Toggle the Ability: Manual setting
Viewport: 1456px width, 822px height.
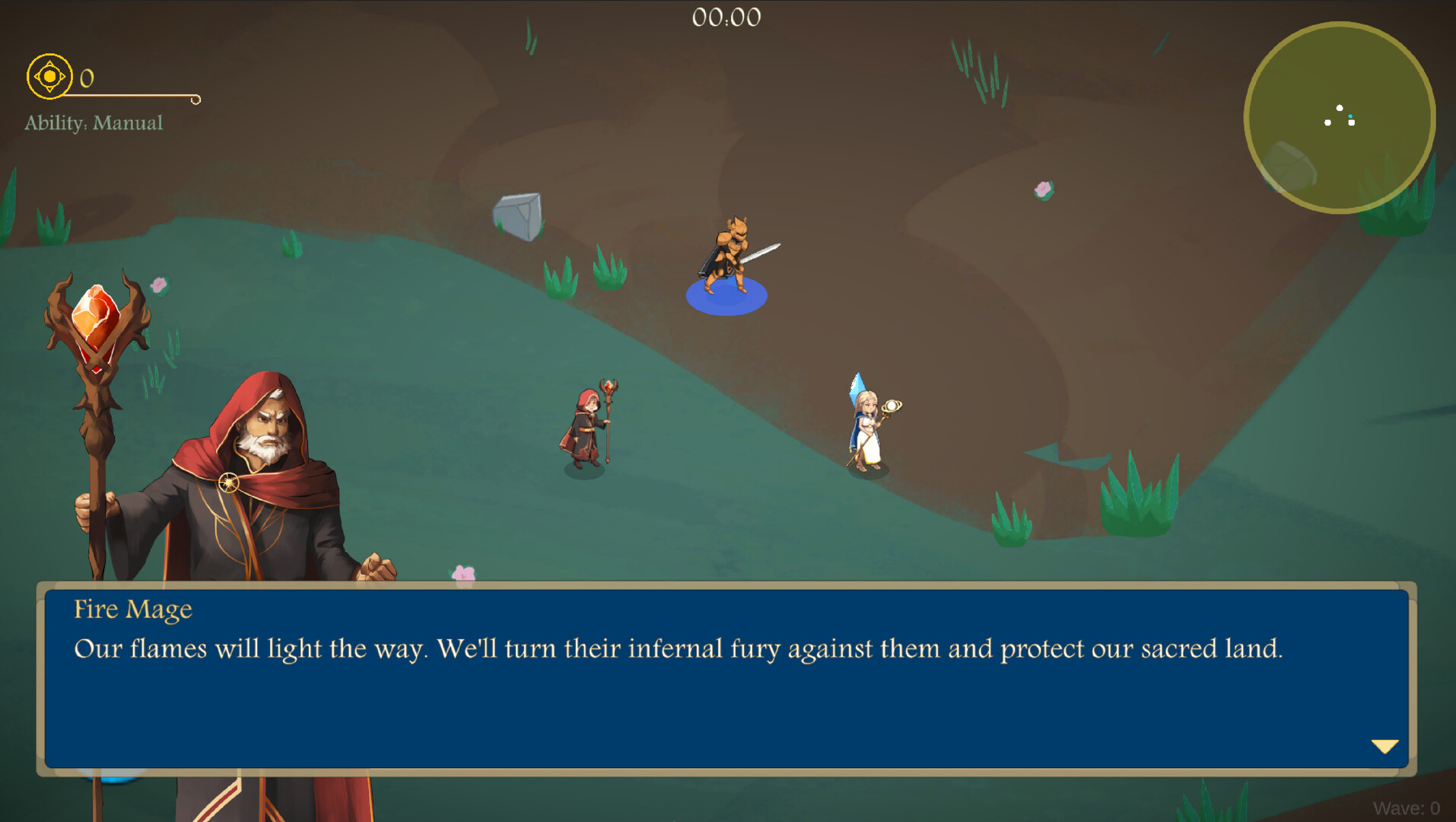click(x=93, y=123)
